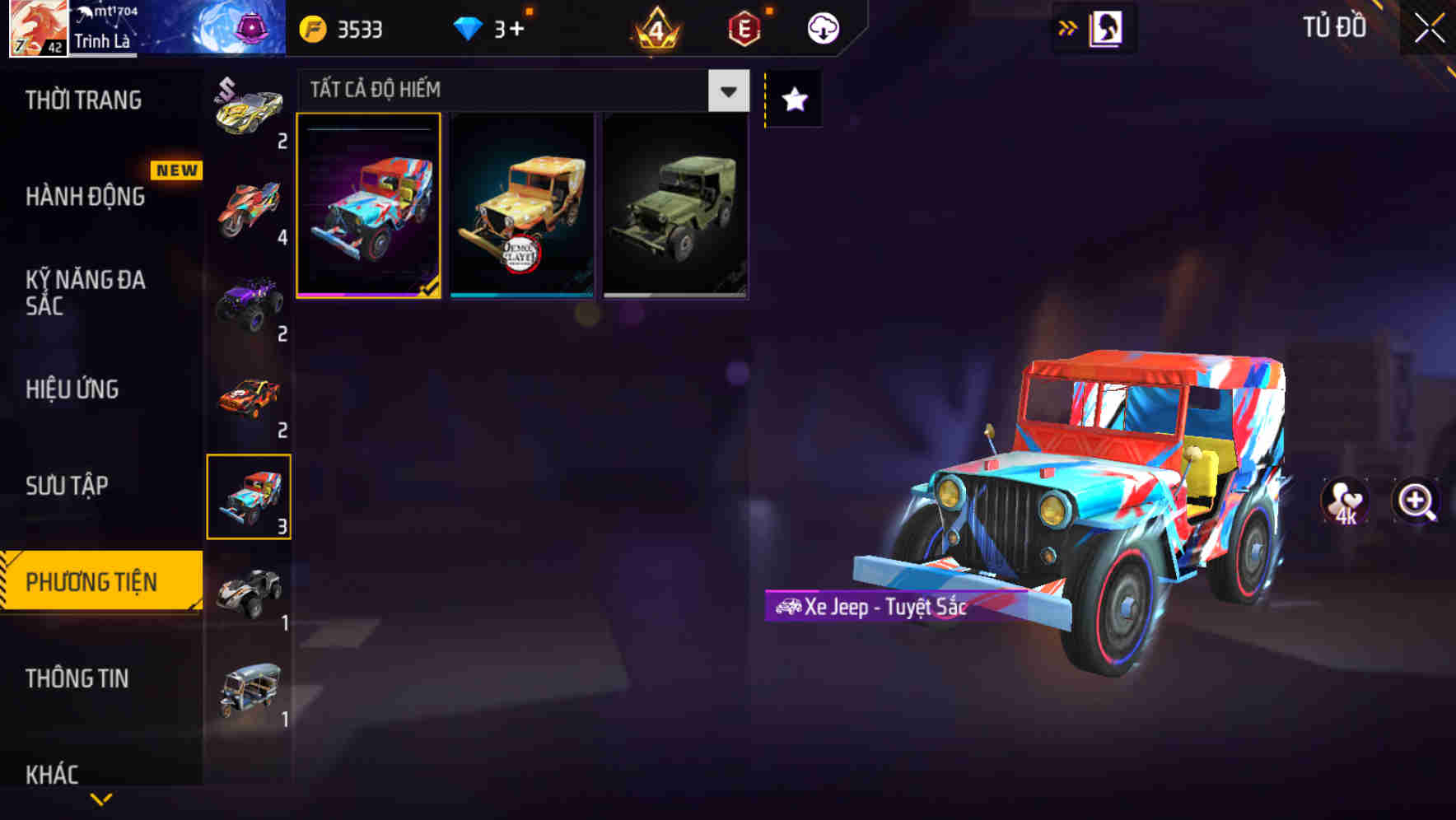The width and height of the screenshot is (1456, 820).
Task: Expand the bottom chevron under KHÁC
Action: click(100, 798)
